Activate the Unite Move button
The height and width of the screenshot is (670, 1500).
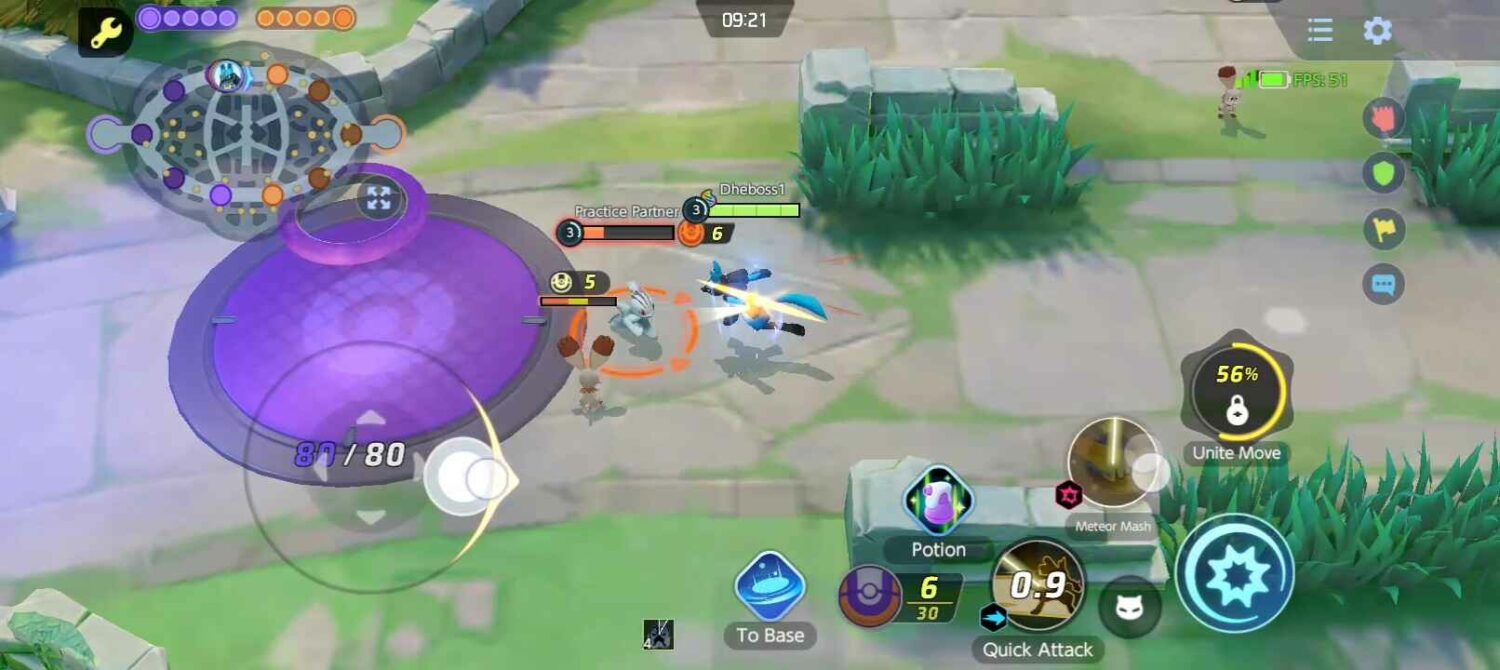click(1237, 390)
